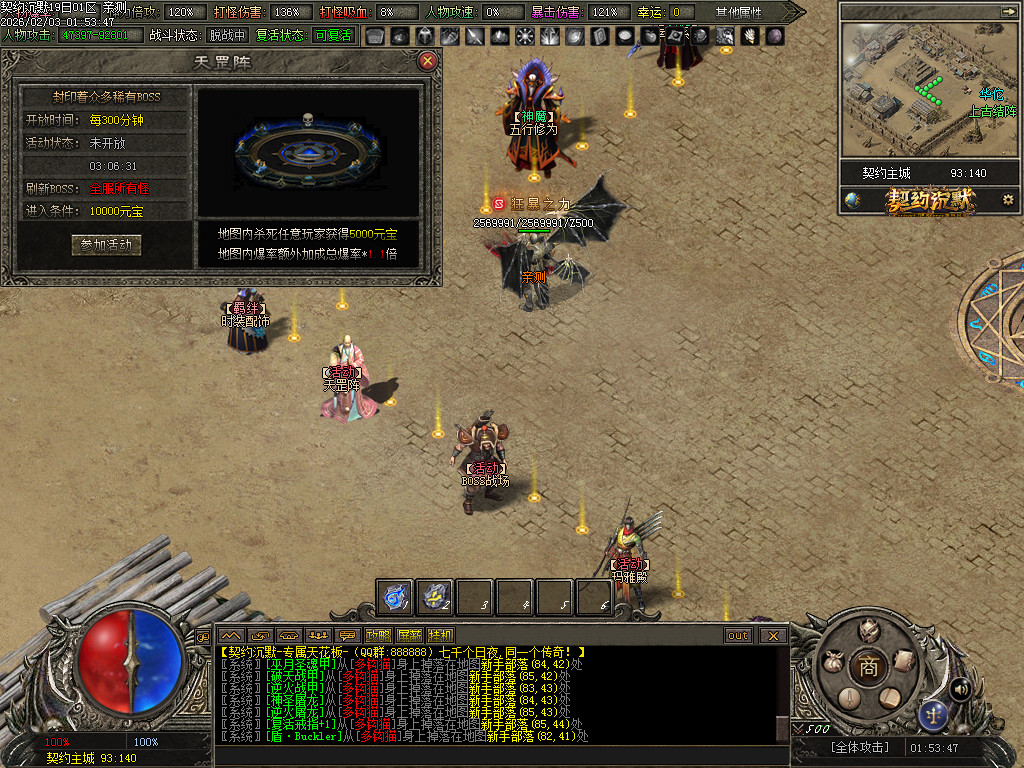The width and height of the screenshot is (1024, 768).
Task: Open settings via the gear icon
Action: [x=1008, y=200]
